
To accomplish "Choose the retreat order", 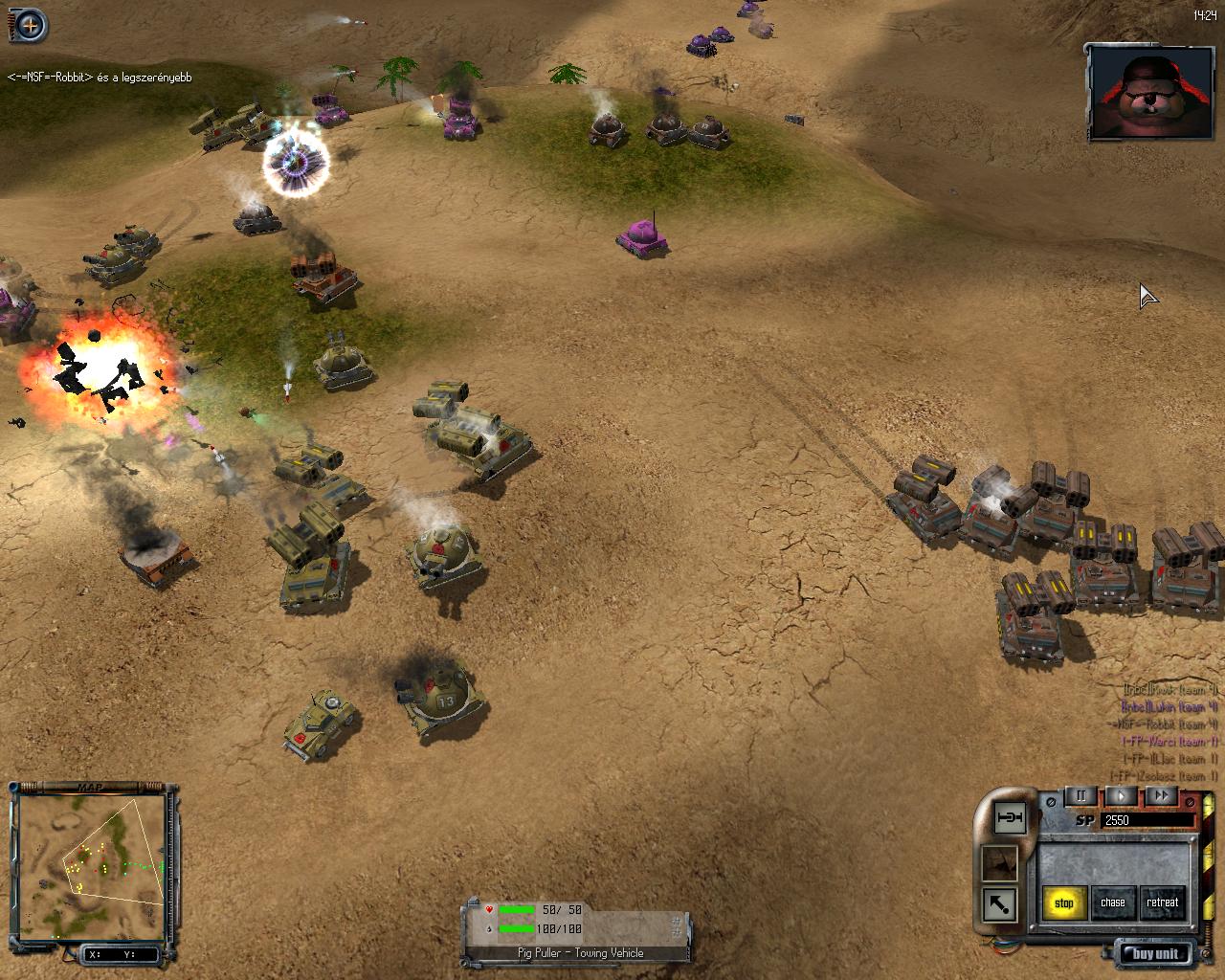I will [1163, 902].
